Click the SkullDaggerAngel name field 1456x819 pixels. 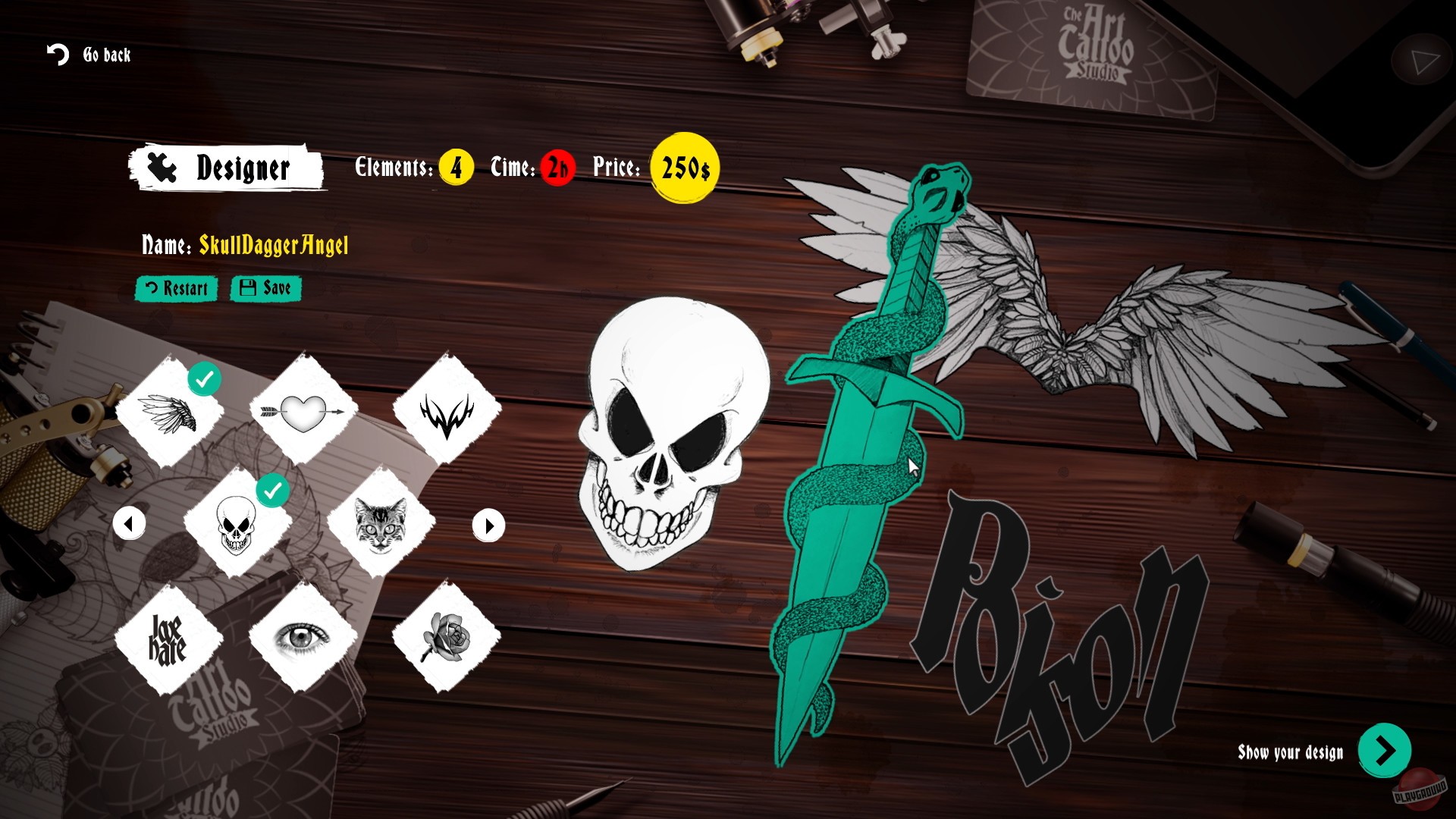(273, 246)
